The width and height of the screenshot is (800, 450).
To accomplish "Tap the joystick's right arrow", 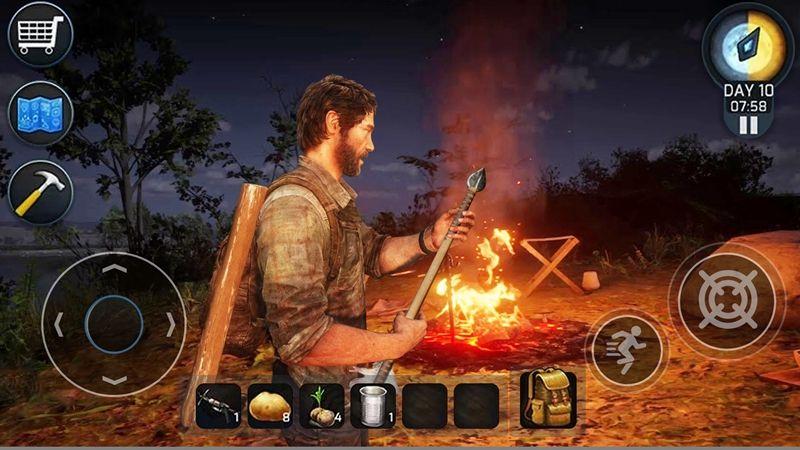I will click(171, 324).
